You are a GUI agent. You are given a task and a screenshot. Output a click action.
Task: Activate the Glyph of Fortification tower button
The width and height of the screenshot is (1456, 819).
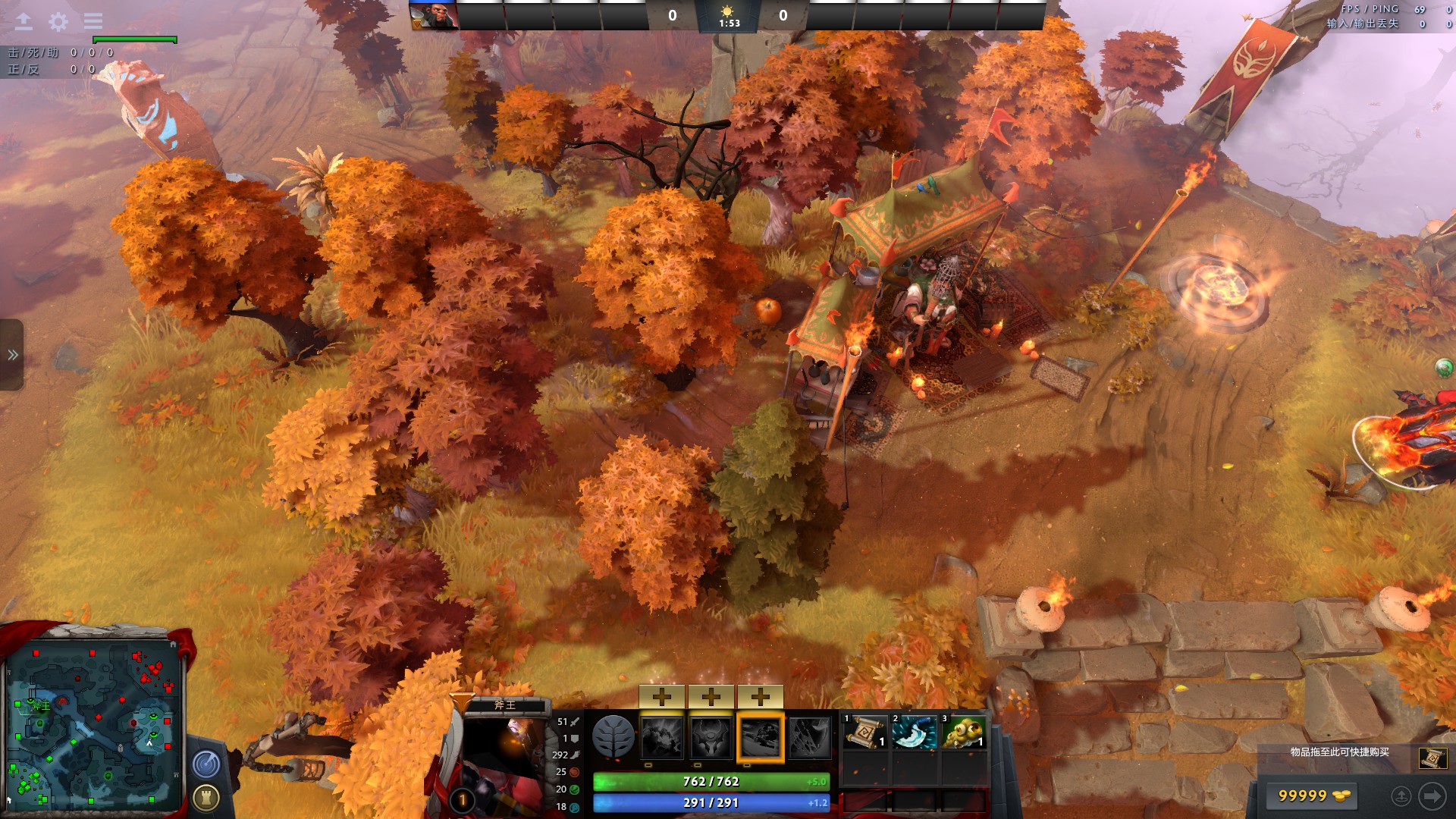tap(206, 797)
